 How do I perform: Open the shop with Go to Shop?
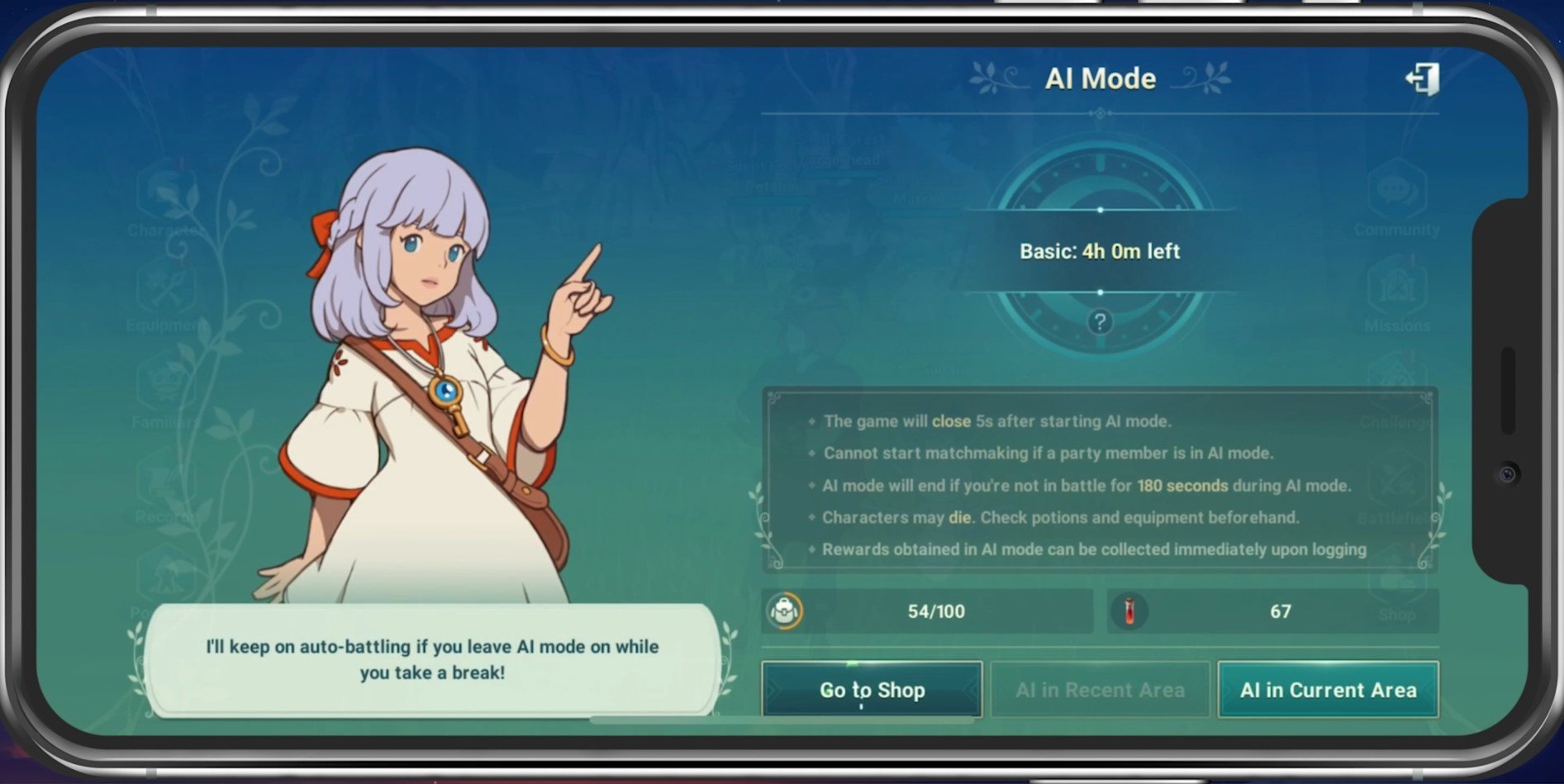[872, 690]
